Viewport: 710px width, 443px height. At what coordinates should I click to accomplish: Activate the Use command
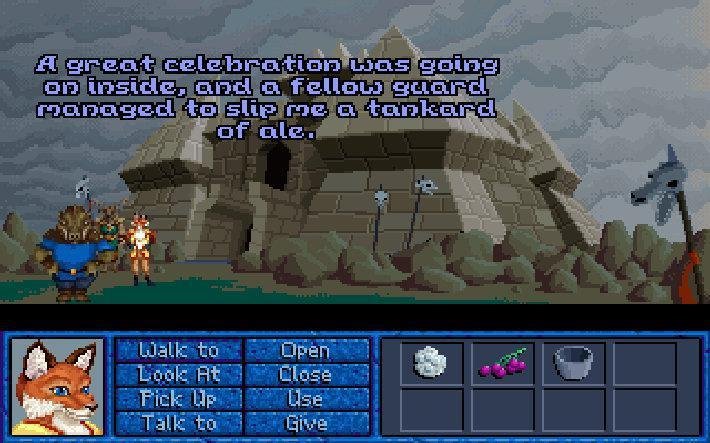point(306,398)
